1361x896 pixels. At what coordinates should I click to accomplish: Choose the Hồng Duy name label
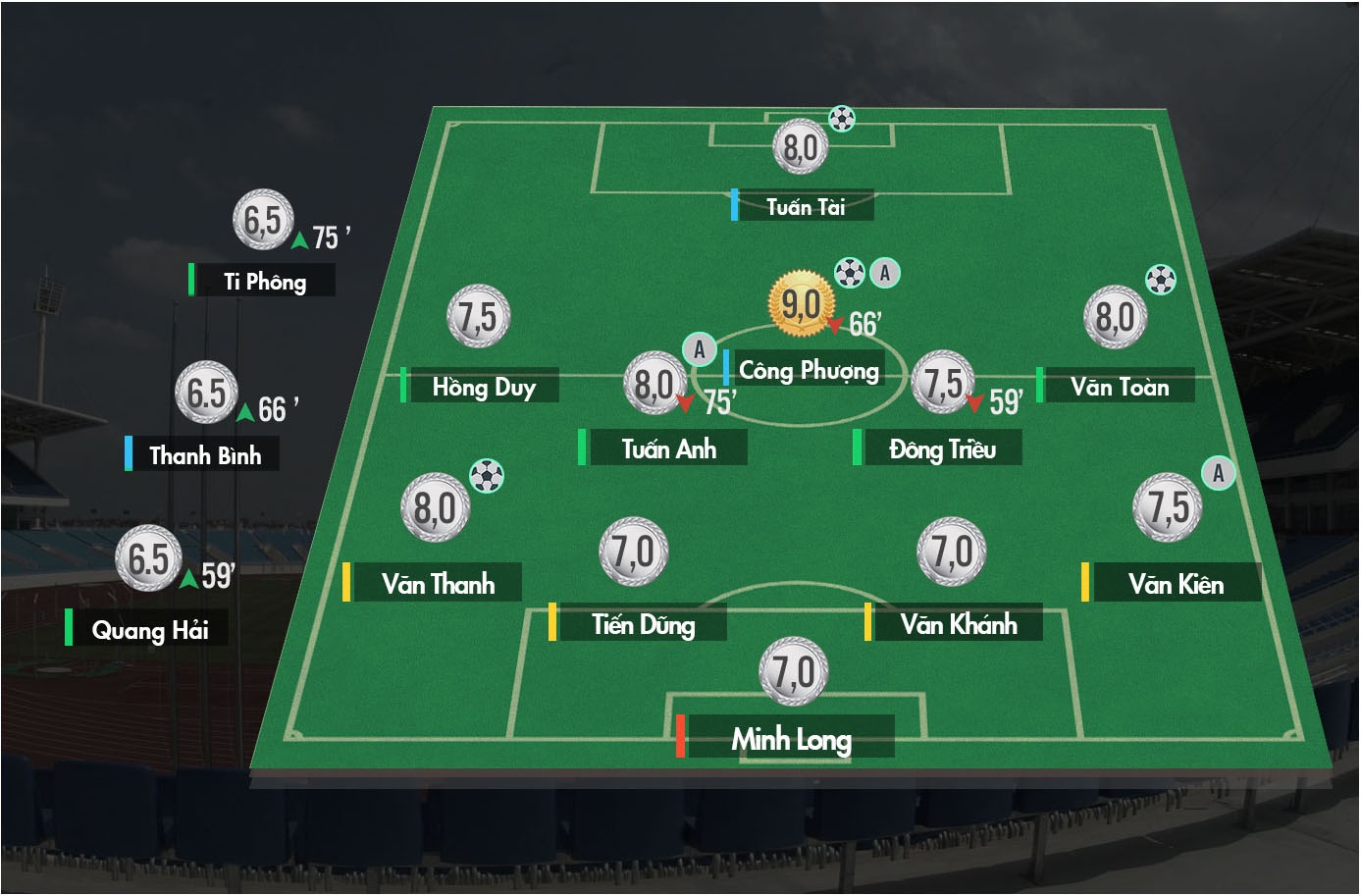pos(483,386)
